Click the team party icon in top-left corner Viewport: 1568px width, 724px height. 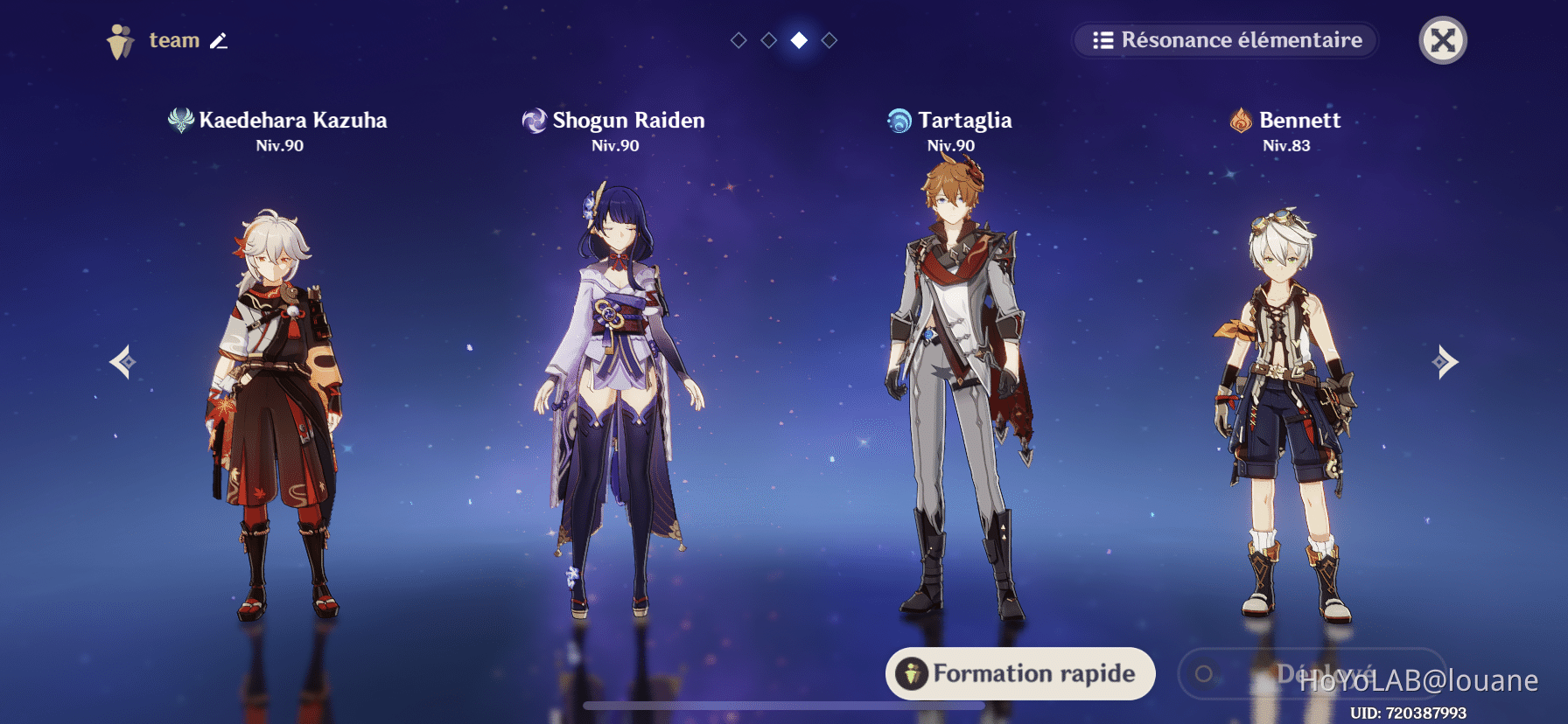tap(120, 38)
